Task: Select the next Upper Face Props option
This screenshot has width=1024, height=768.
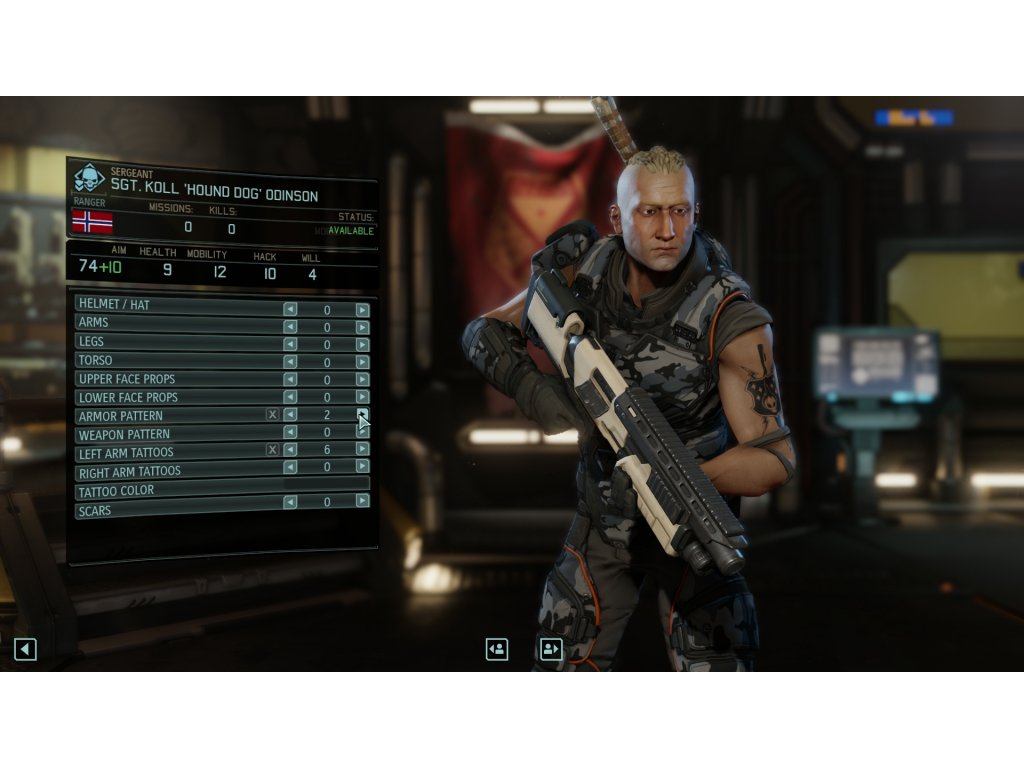Action: pos(362,380)
